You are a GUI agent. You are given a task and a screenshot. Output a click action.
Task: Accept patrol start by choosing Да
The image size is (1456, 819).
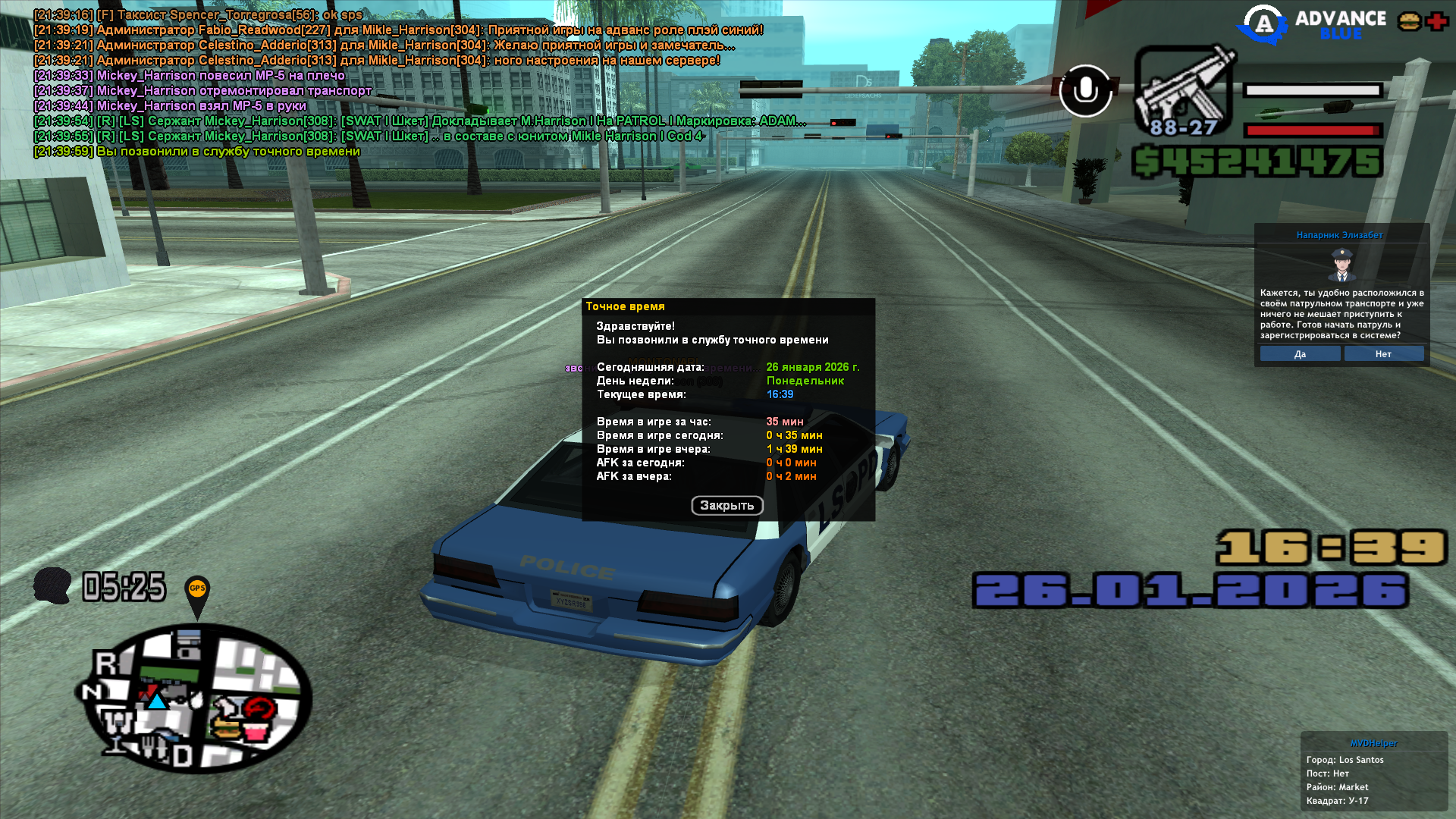(x=1300, y=354)
